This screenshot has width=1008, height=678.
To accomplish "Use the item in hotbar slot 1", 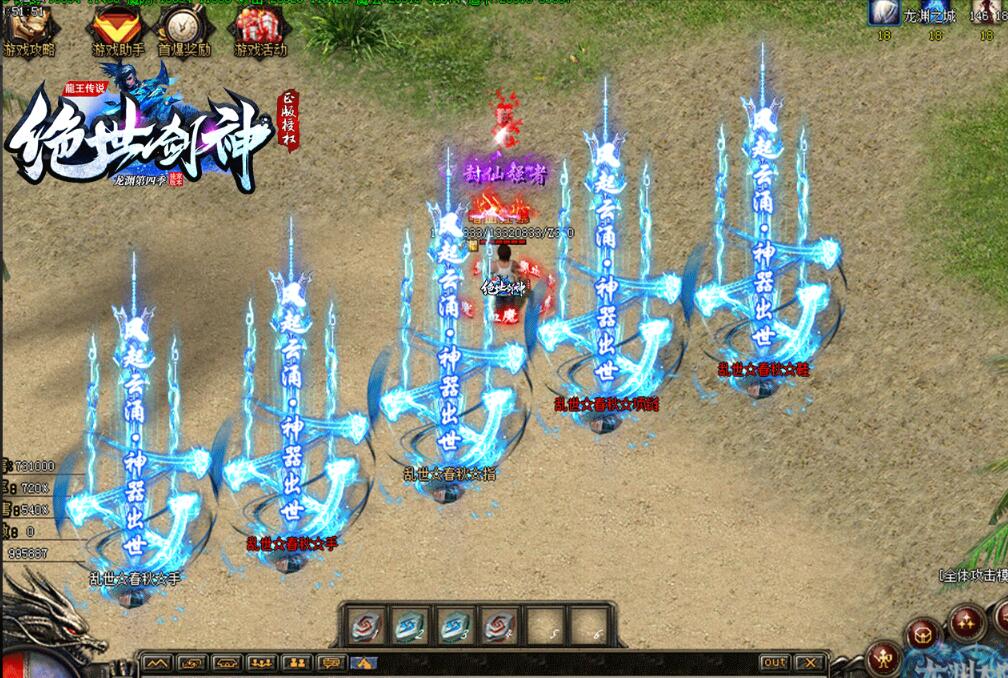I will point(363,627).
